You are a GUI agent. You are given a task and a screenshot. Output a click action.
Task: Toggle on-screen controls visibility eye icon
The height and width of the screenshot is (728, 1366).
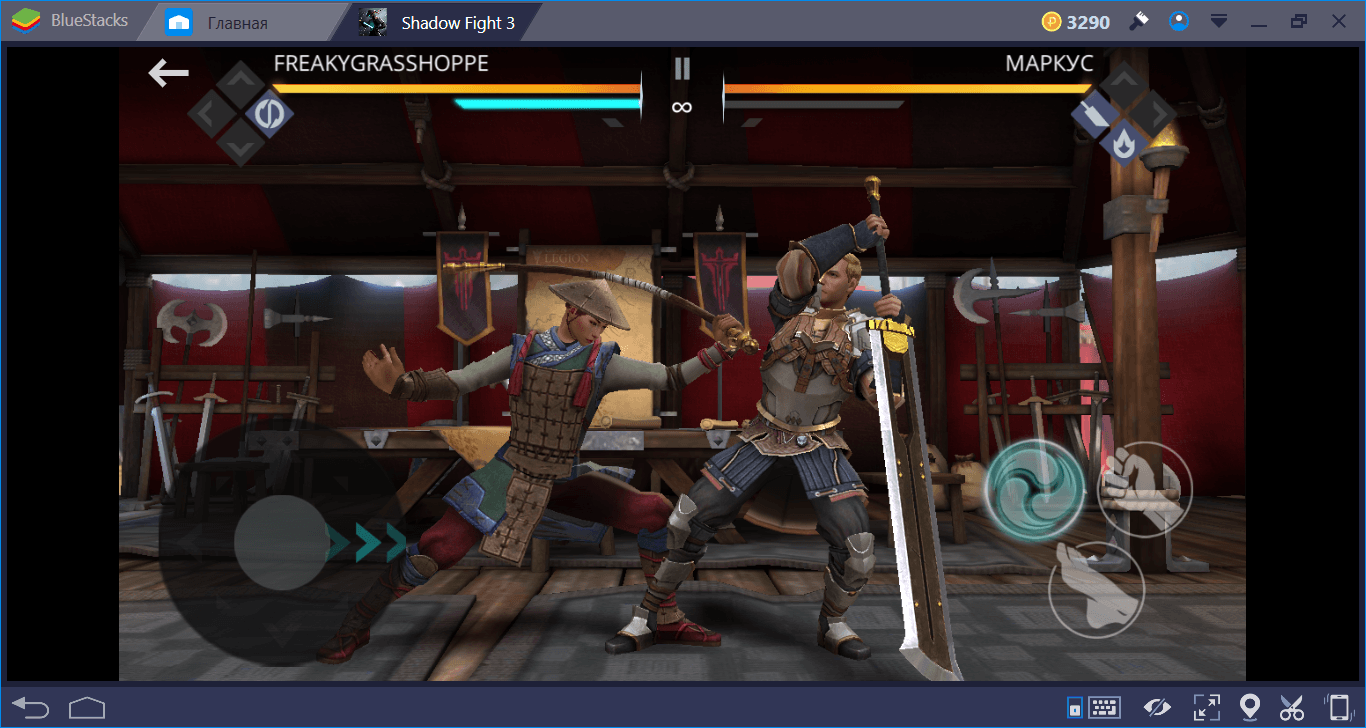pos(1158,708)
